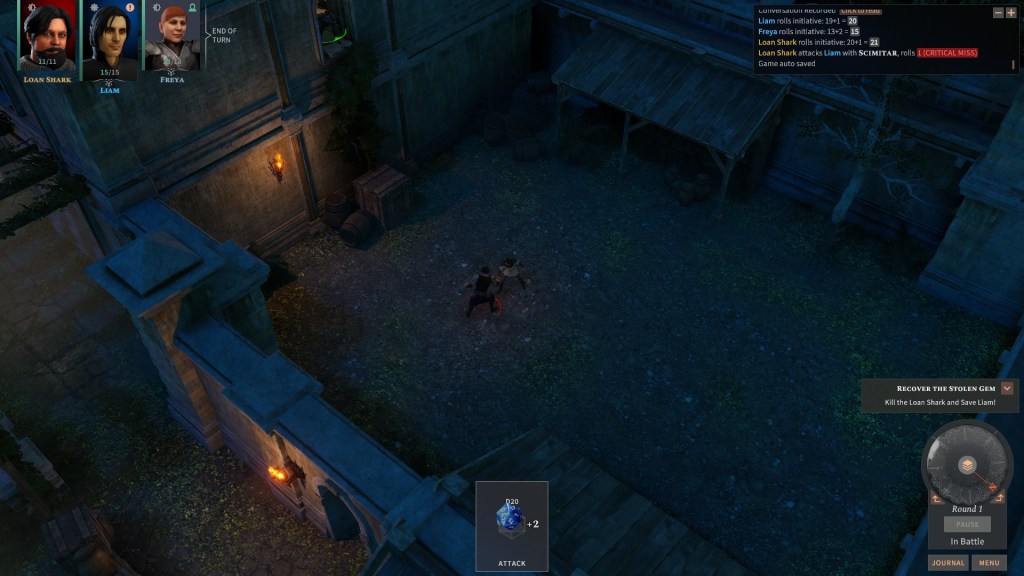The width and height of the screenshot is (1024, 576).
Task: Click the right rotate arrow below the minimap
Action: 996,497
